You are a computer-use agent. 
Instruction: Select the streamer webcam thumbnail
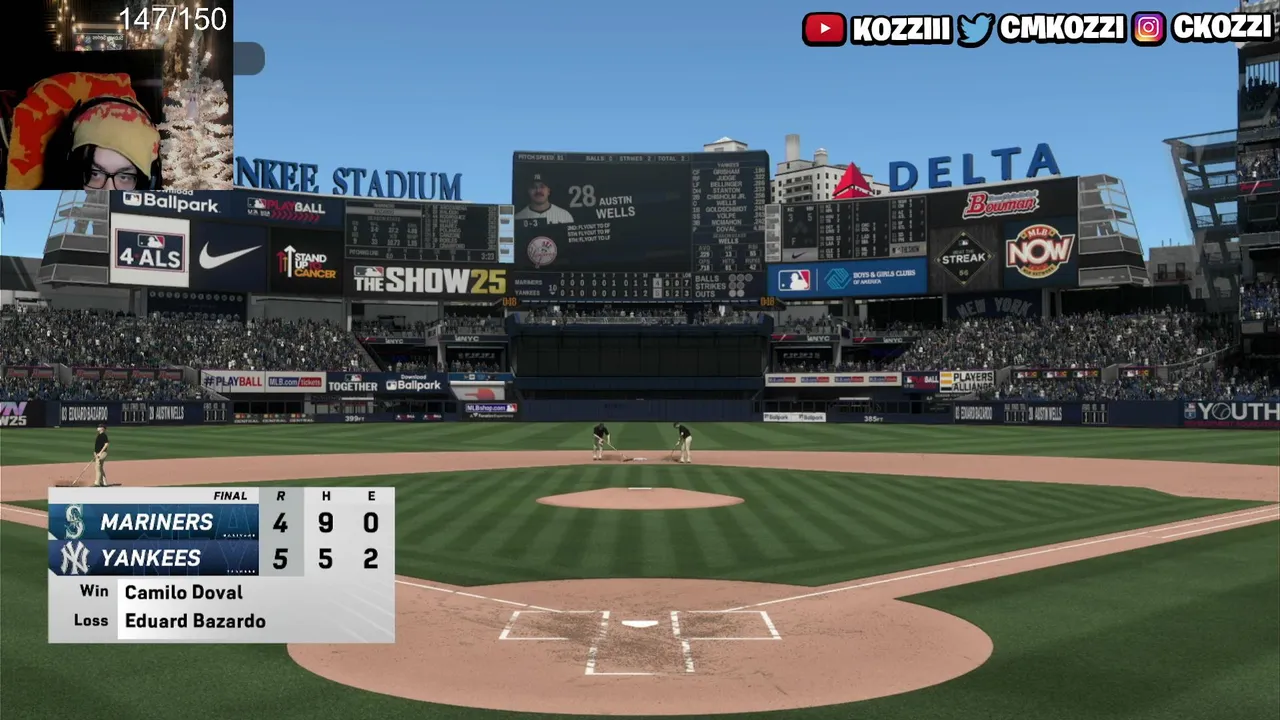[116, 95]
